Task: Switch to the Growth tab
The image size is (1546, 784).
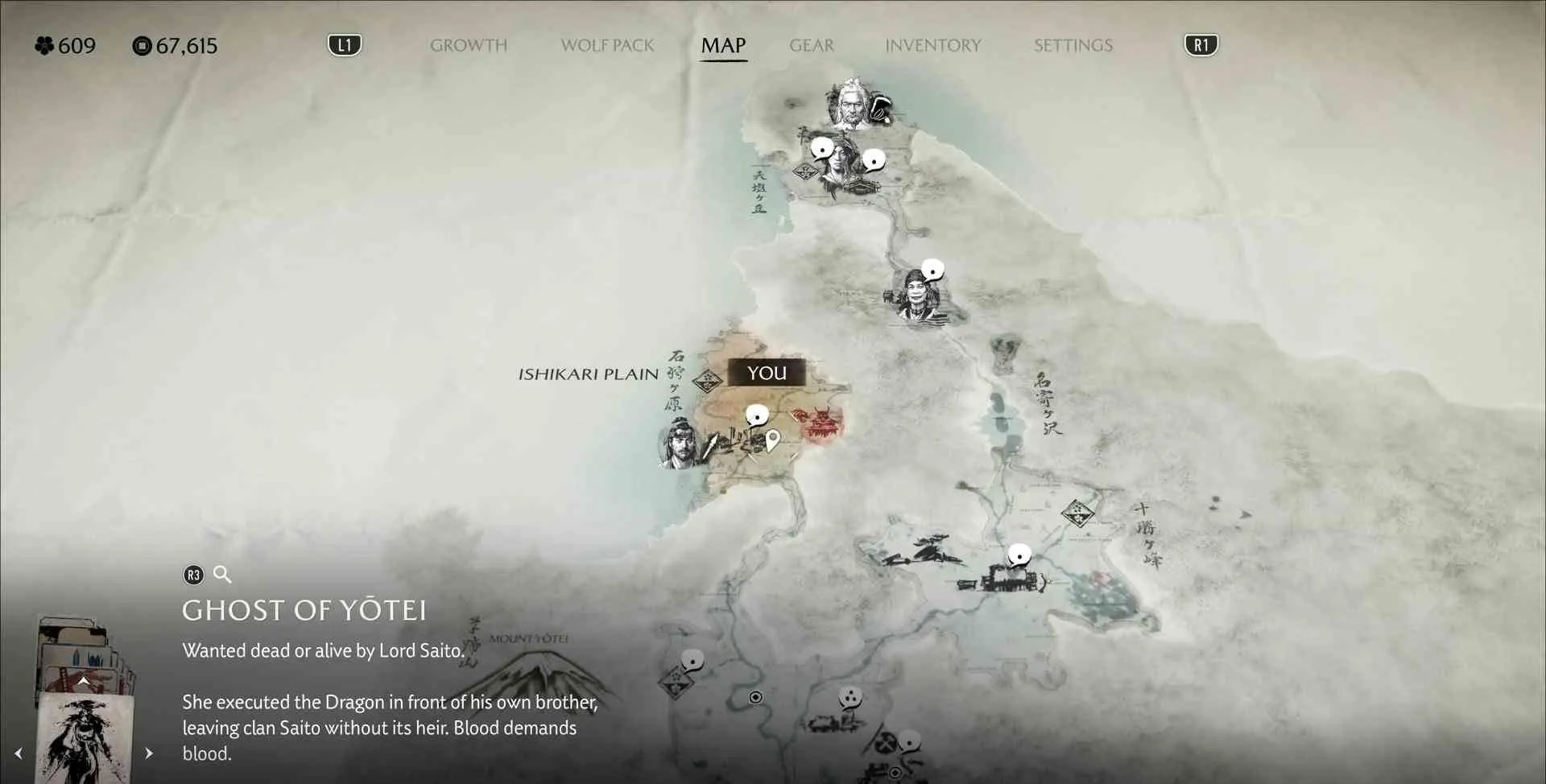Action: pyautogui.click(x=469, y=46)
